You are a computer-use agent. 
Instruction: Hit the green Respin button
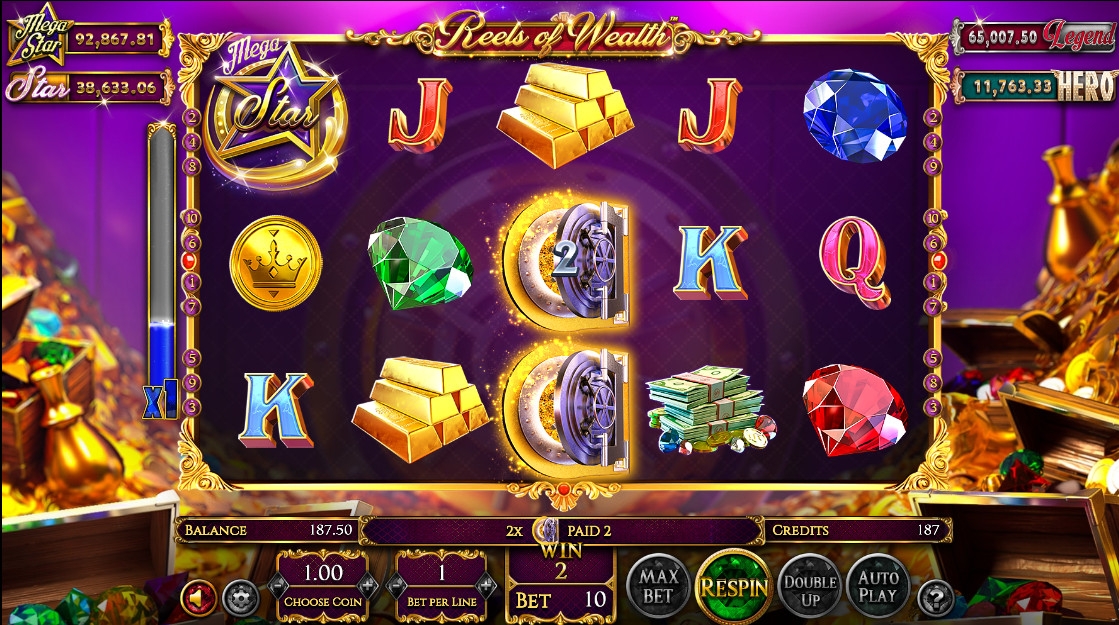[x=733, y=585]
